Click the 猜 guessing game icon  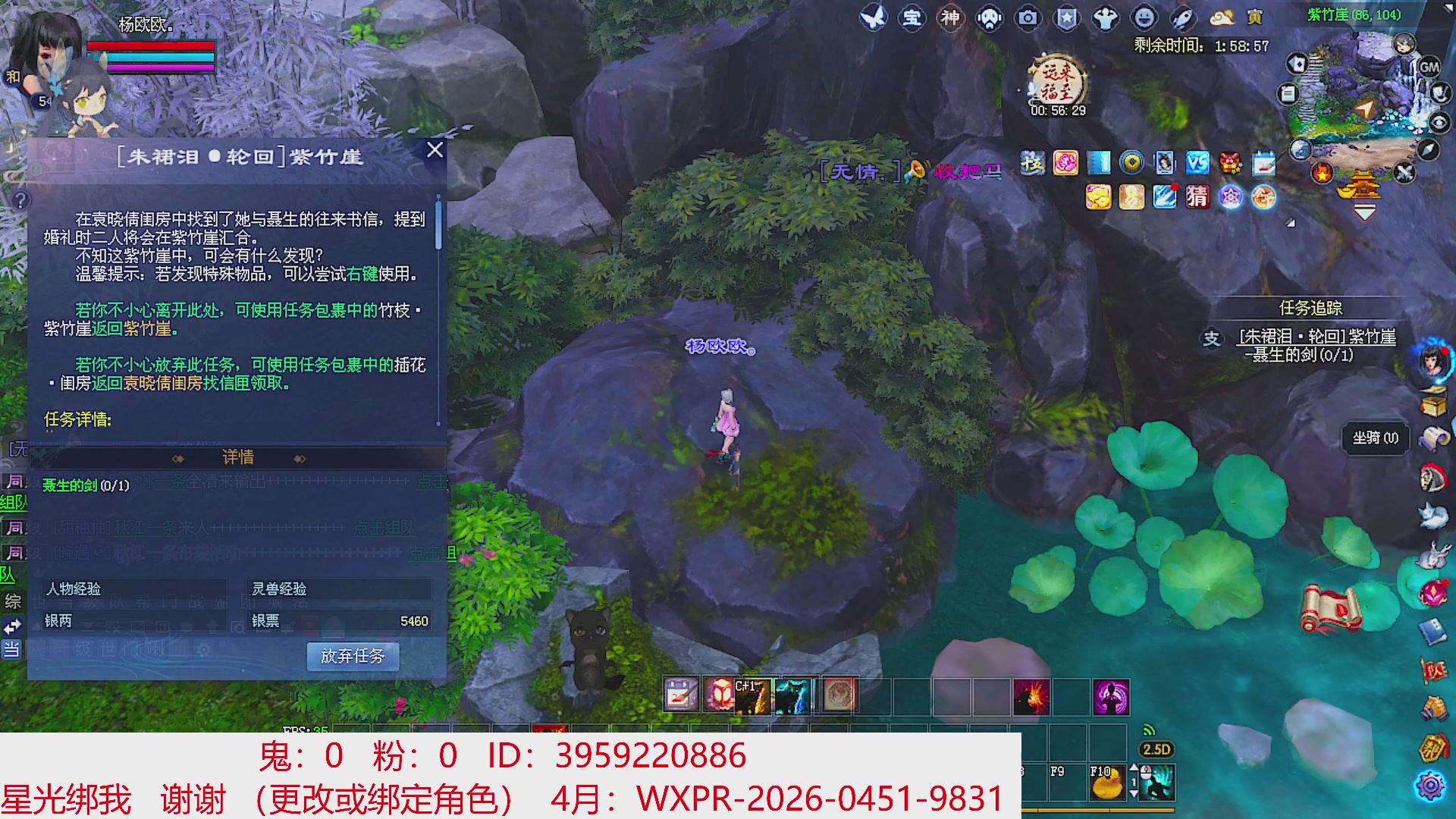tap(1198, 198)
